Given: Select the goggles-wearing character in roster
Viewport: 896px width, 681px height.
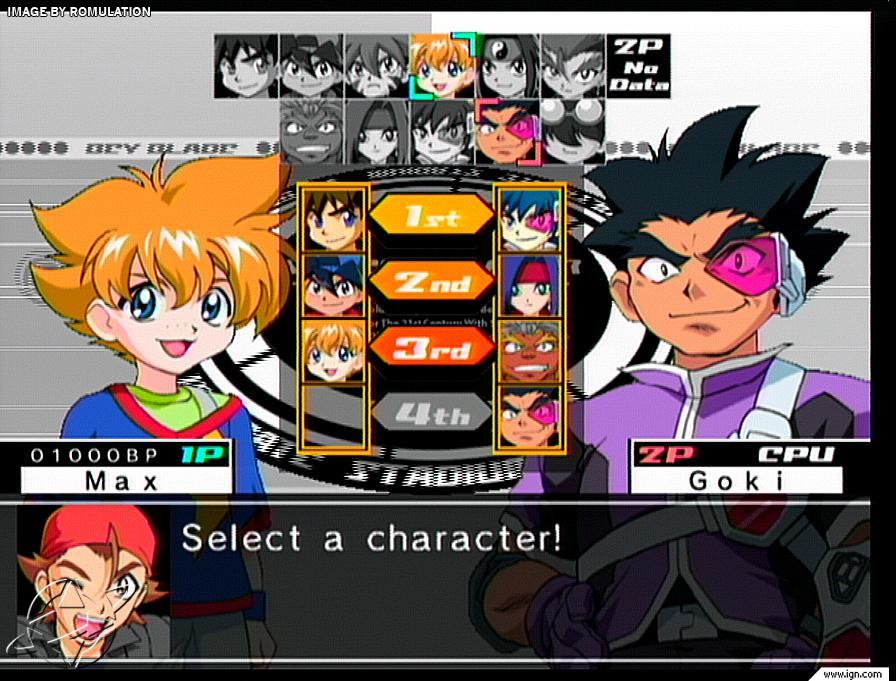Looking at the screenshot, I should (x=573, y=131).
